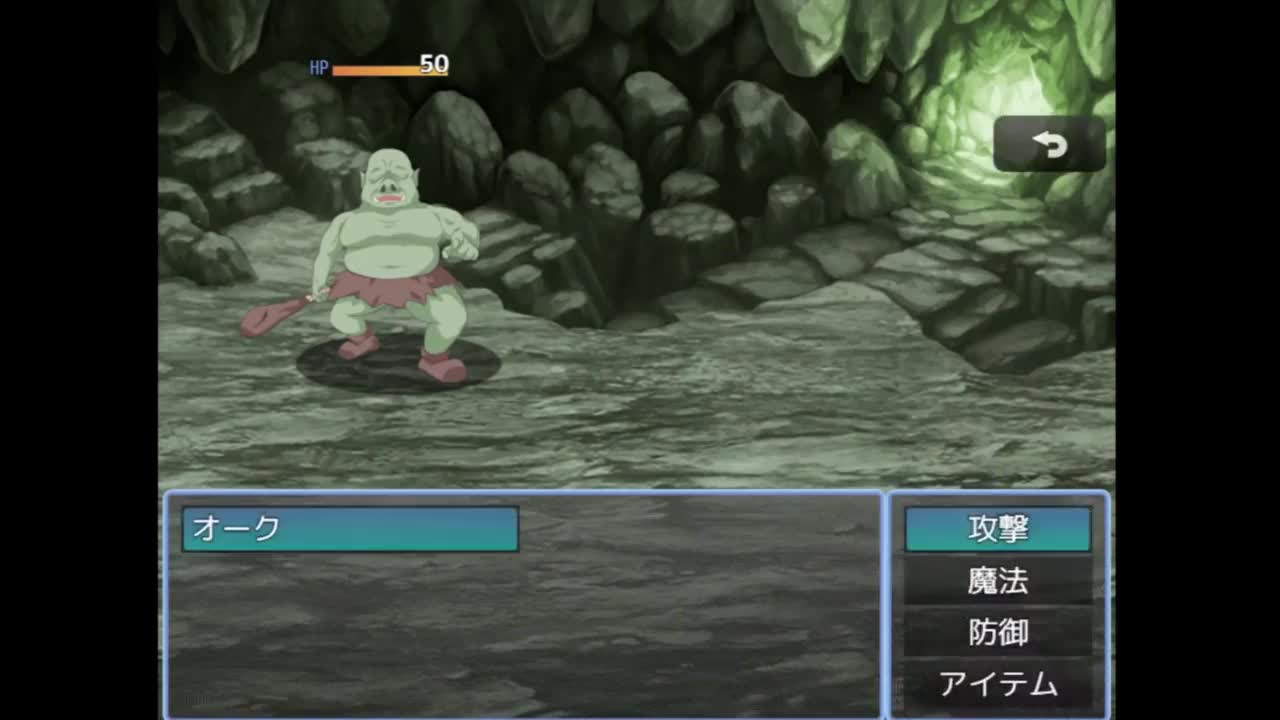
Task: Choose the 攻撃 attack command
Action: (997, 529)
